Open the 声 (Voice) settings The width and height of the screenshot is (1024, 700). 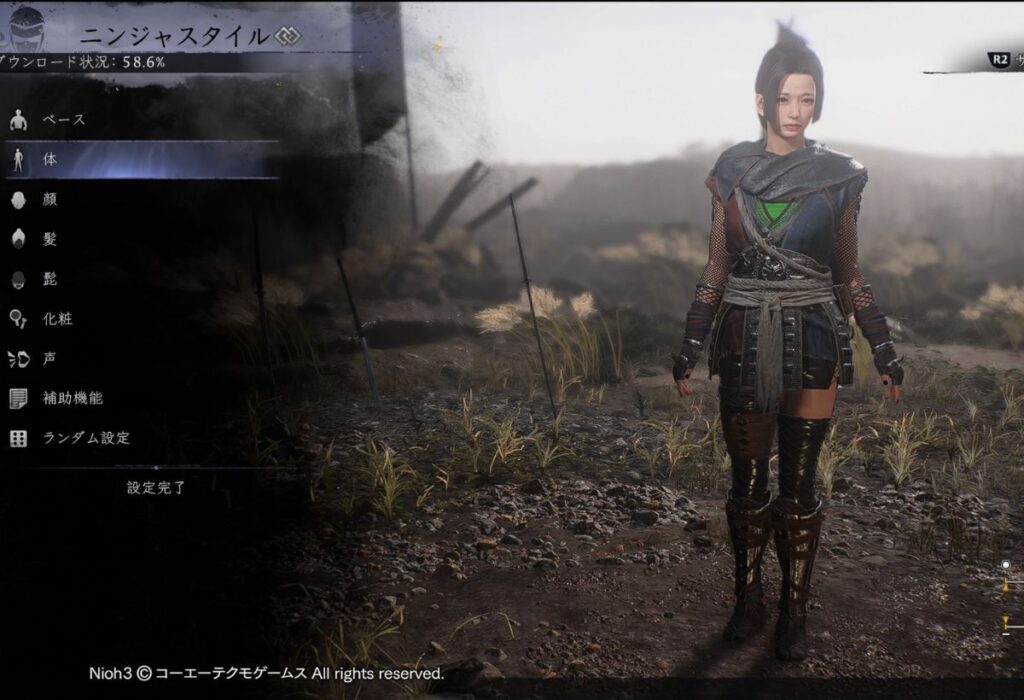[x=50, y=358]
